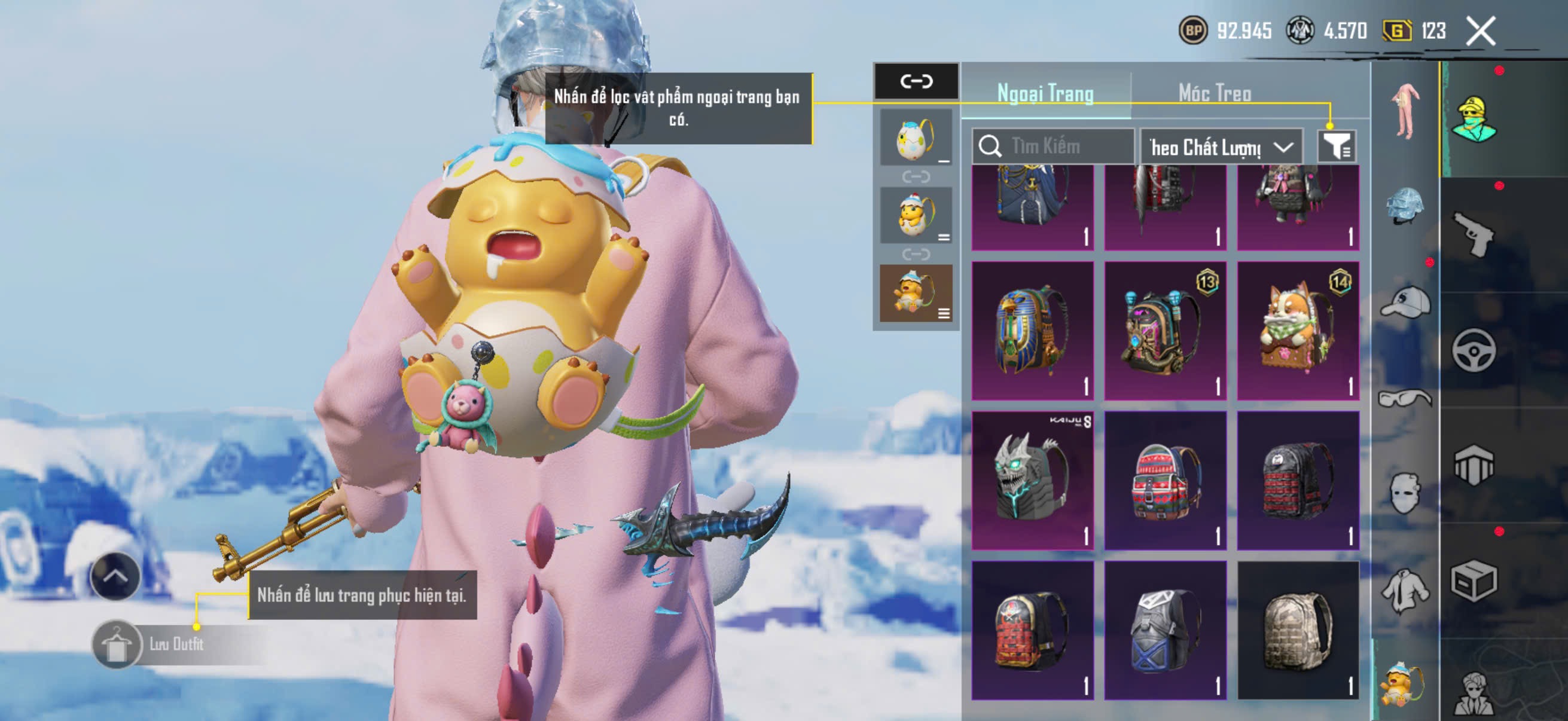Choose the red knitted pattern backpack
Screen dimensions: 1568x721
(1164, 480)
